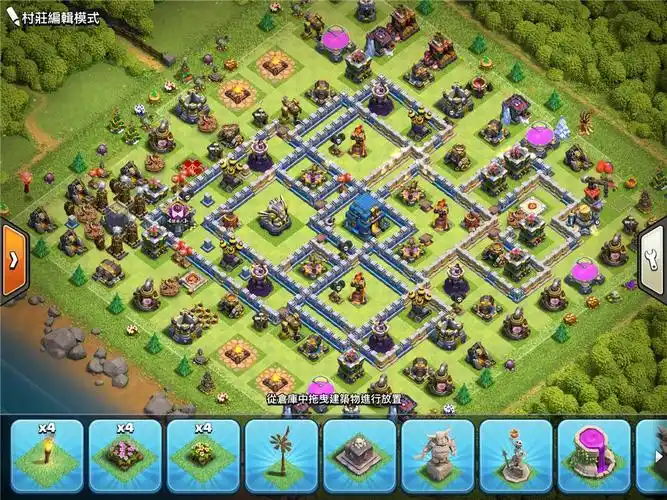This screenshot has height=500, width=667.
Task: Open the orange arrow side panel
Action: pyautogui.click(x=13, y=260)
